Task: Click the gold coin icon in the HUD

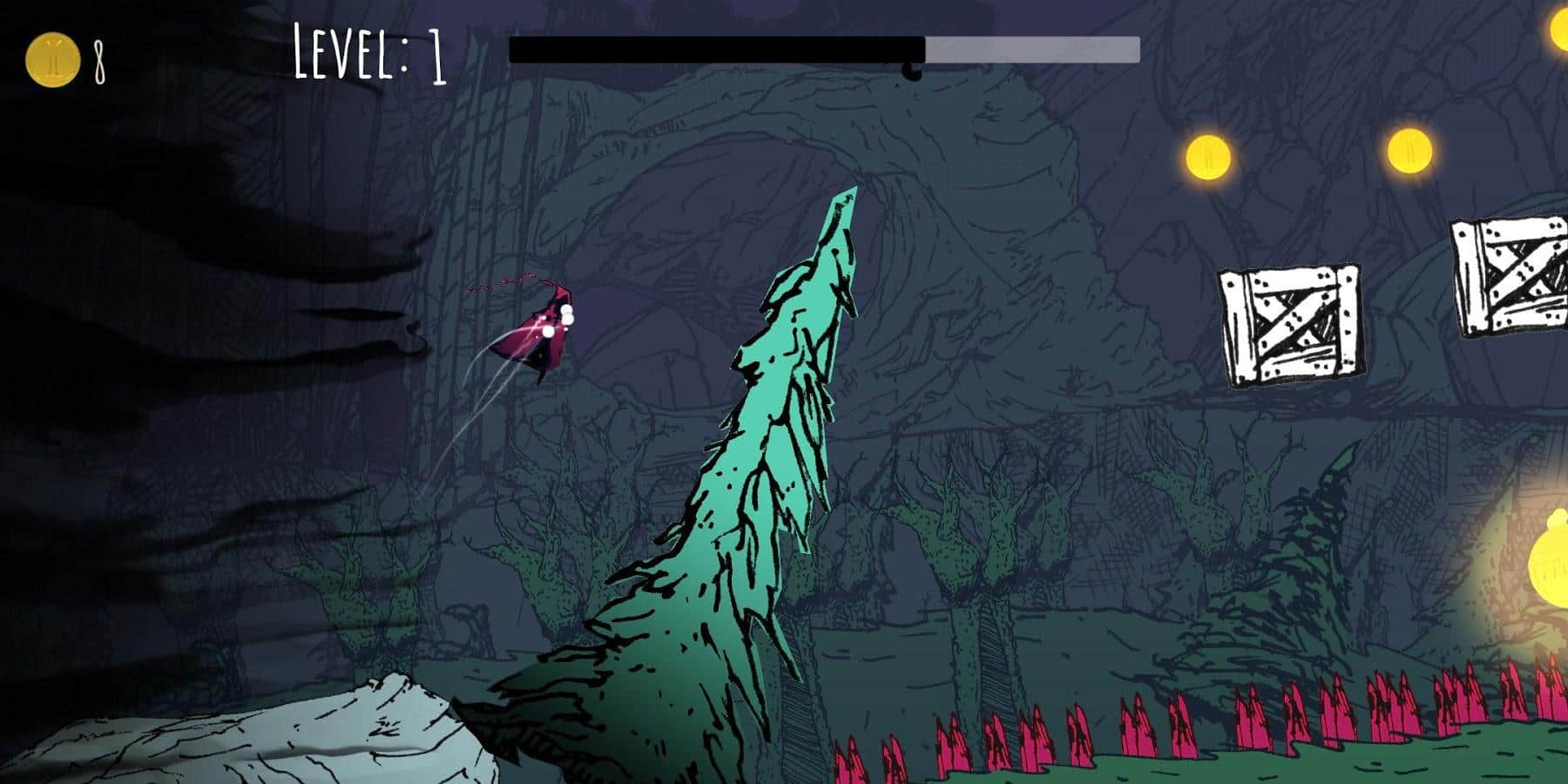Action: tap(54, 59)
